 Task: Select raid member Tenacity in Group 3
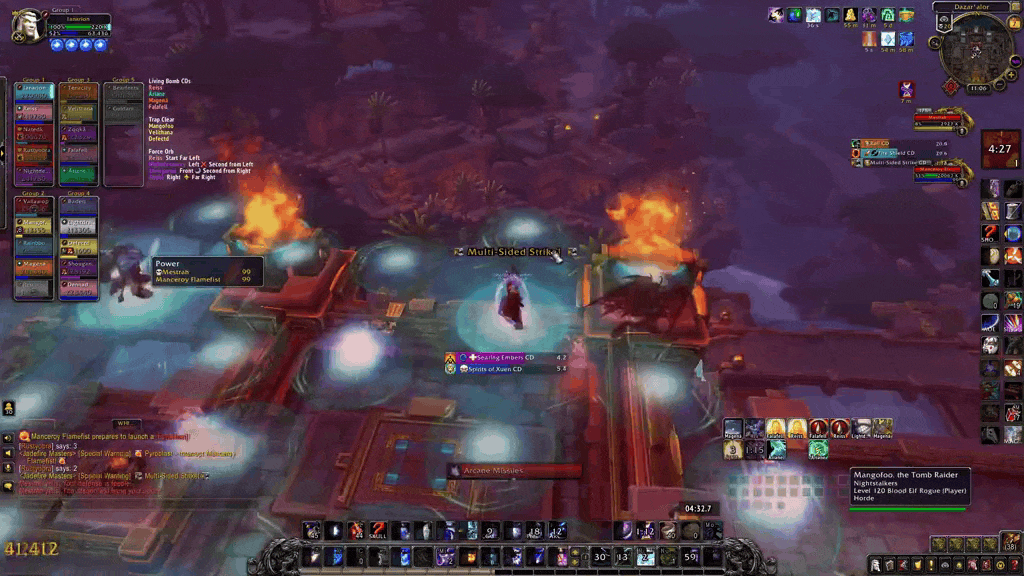[x=78, y=90]
